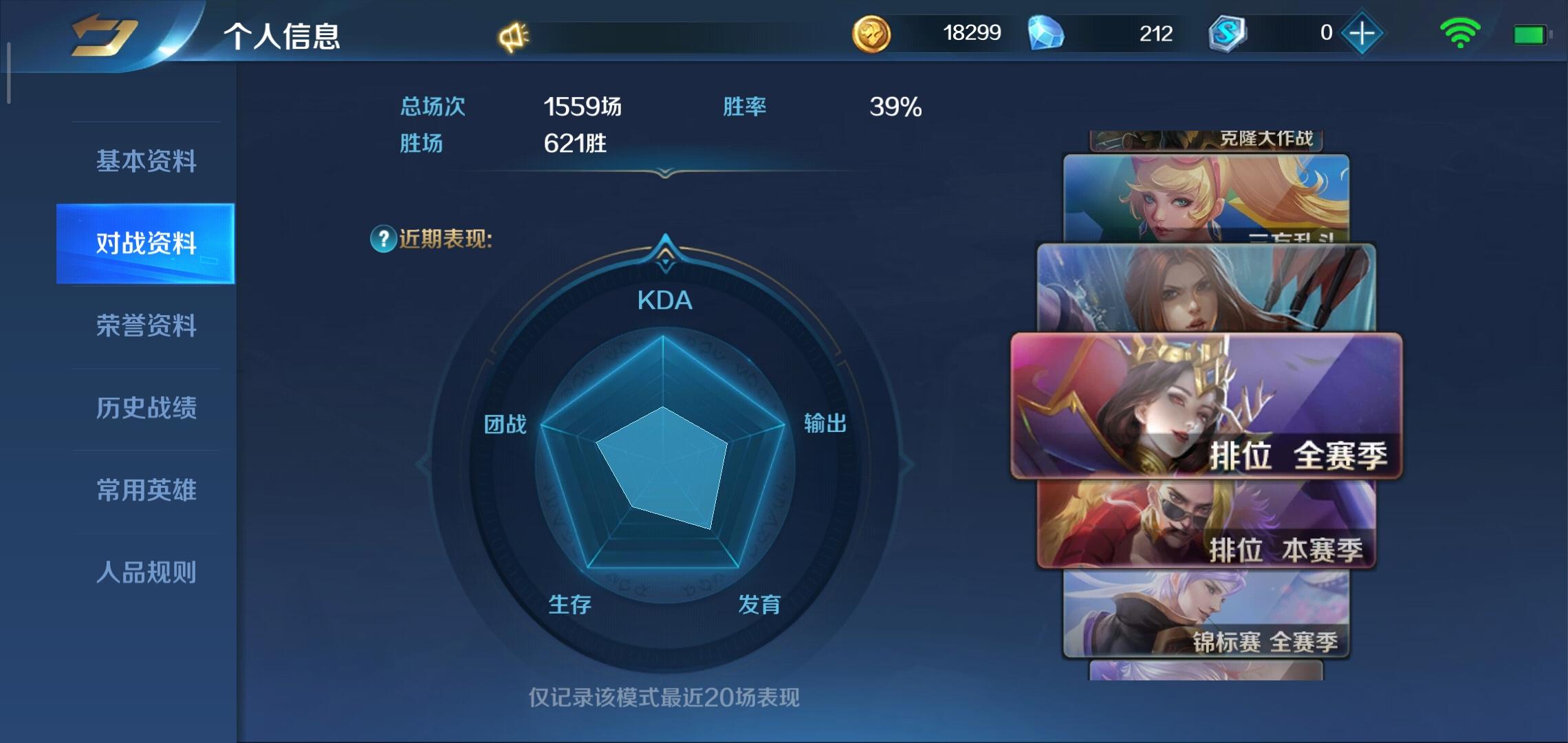Screen dimensions: 1568x743
Task: Switch to the 基本资料 tab
Action: (146, 162)
